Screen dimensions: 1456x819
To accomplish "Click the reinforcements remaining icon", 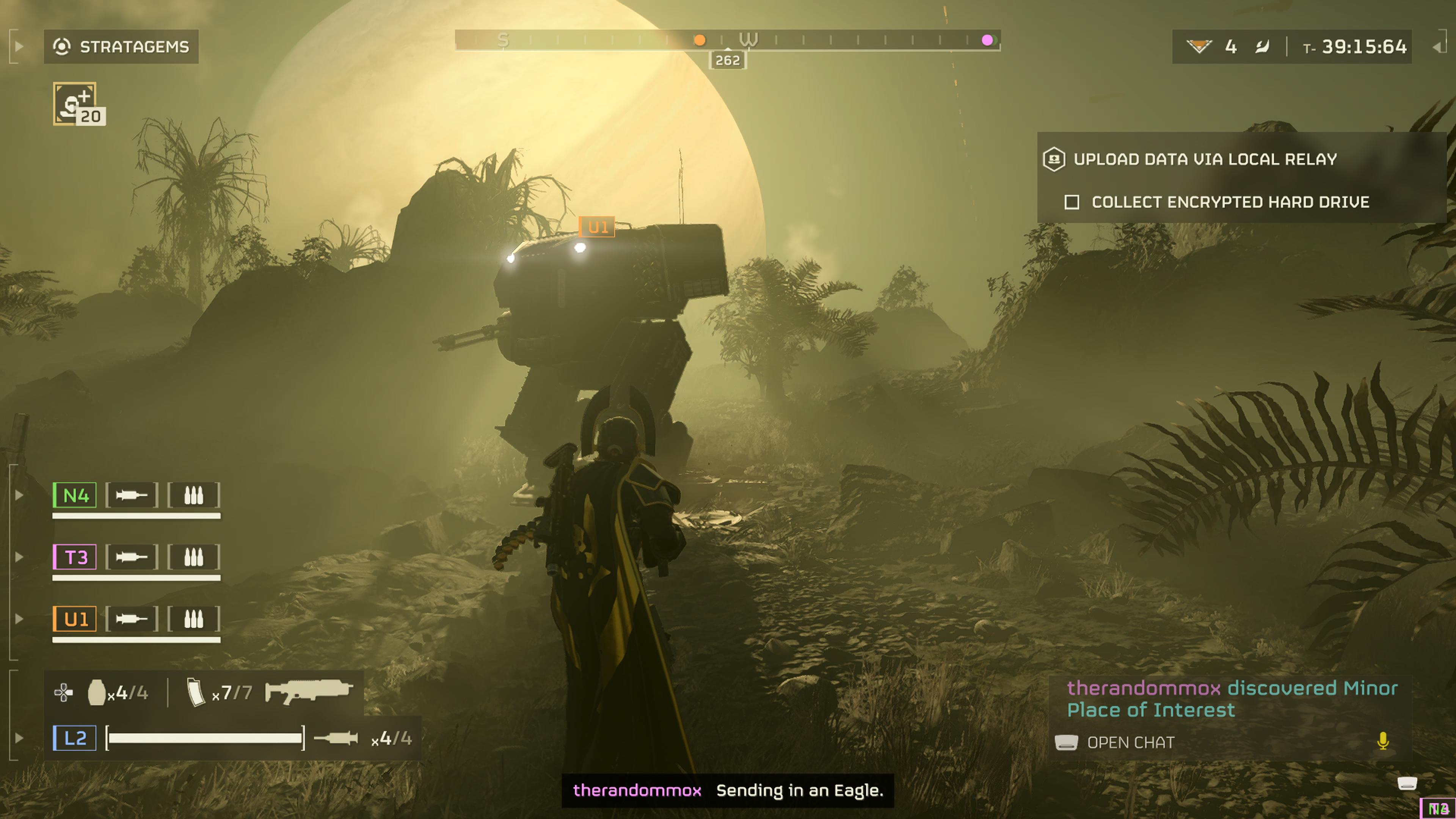I will pos(1198,46).
